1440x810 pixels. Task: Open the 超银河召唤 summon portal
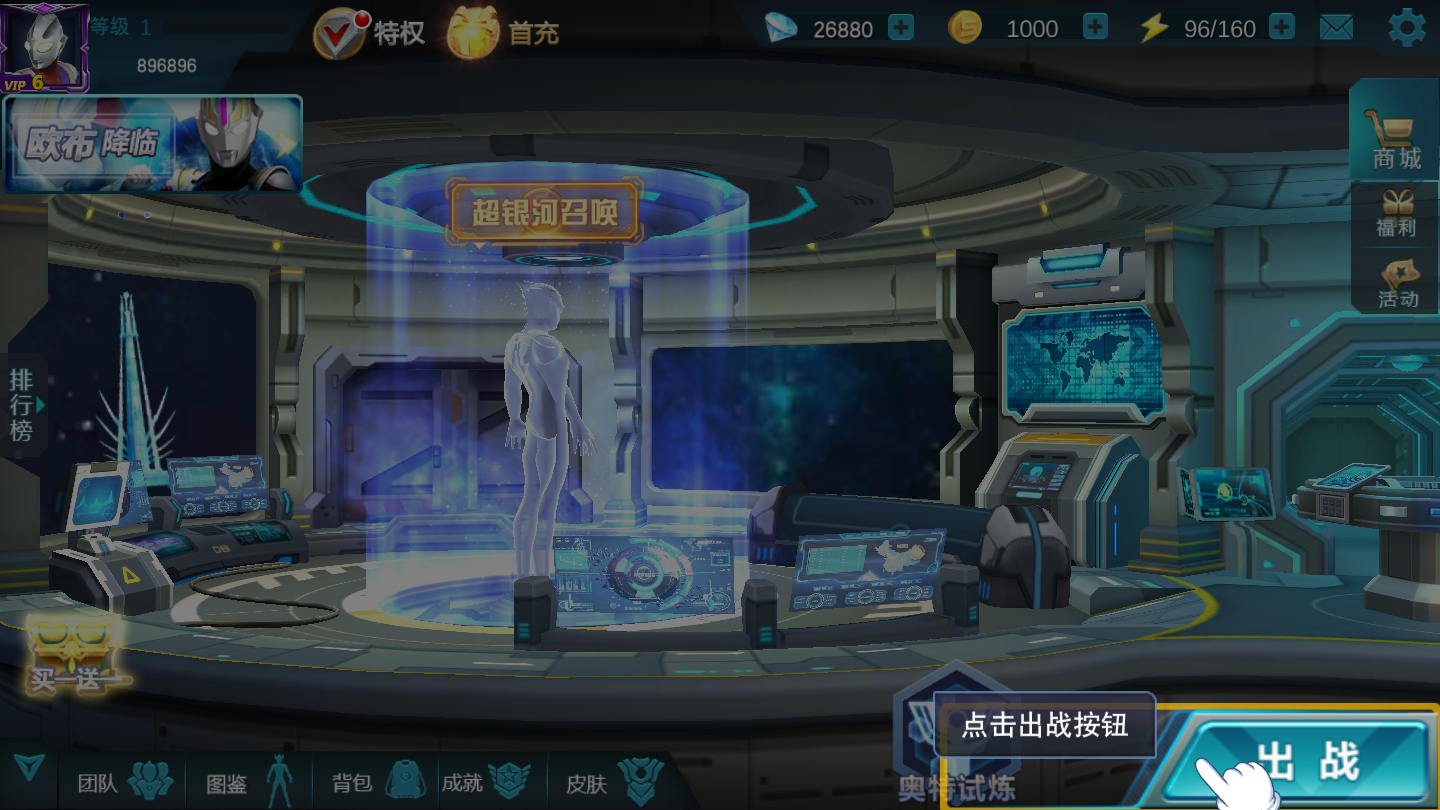click(x=547, y=211)
